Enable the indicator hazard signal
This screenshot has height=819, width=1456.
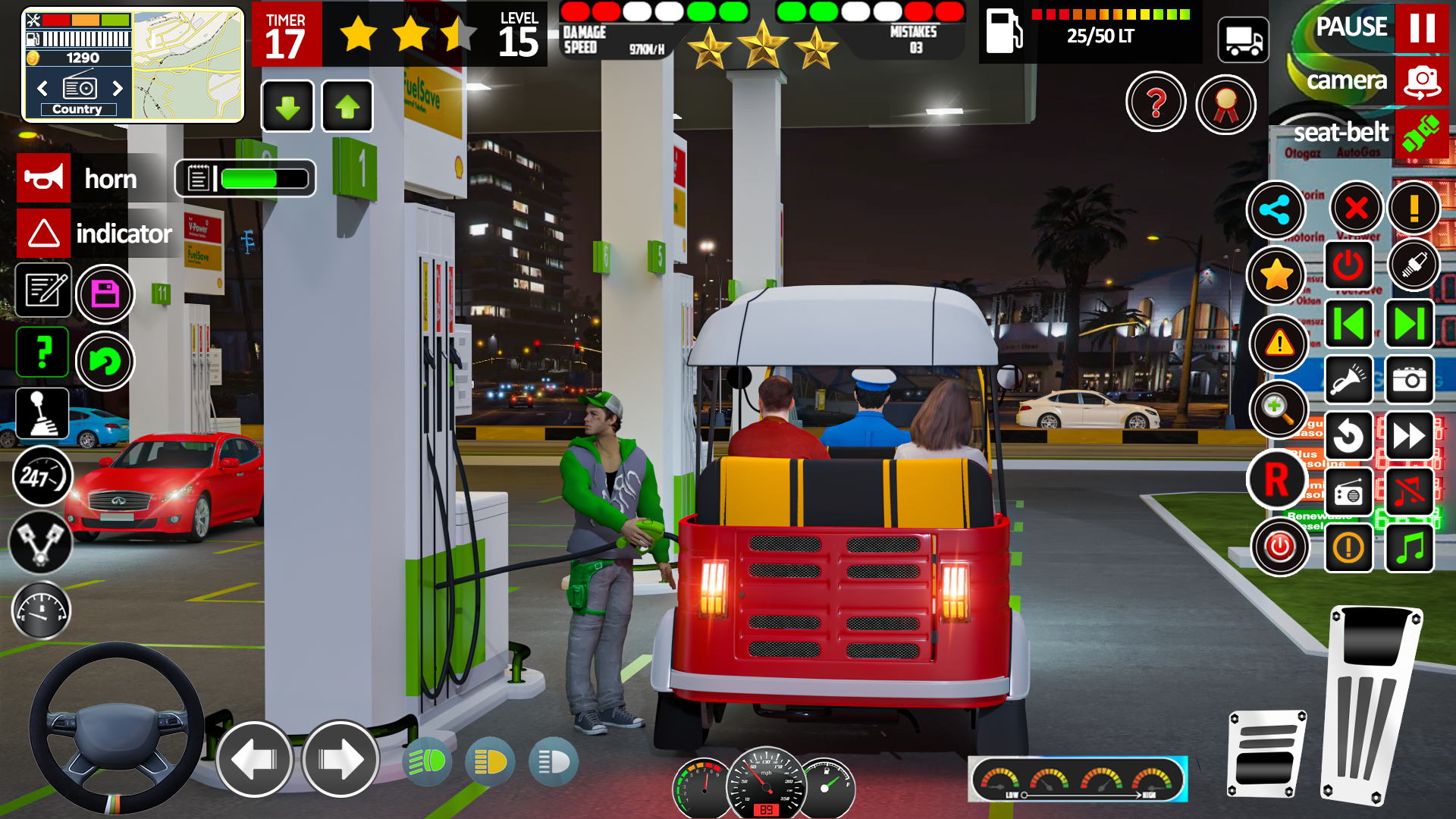[x=43, y=234]
